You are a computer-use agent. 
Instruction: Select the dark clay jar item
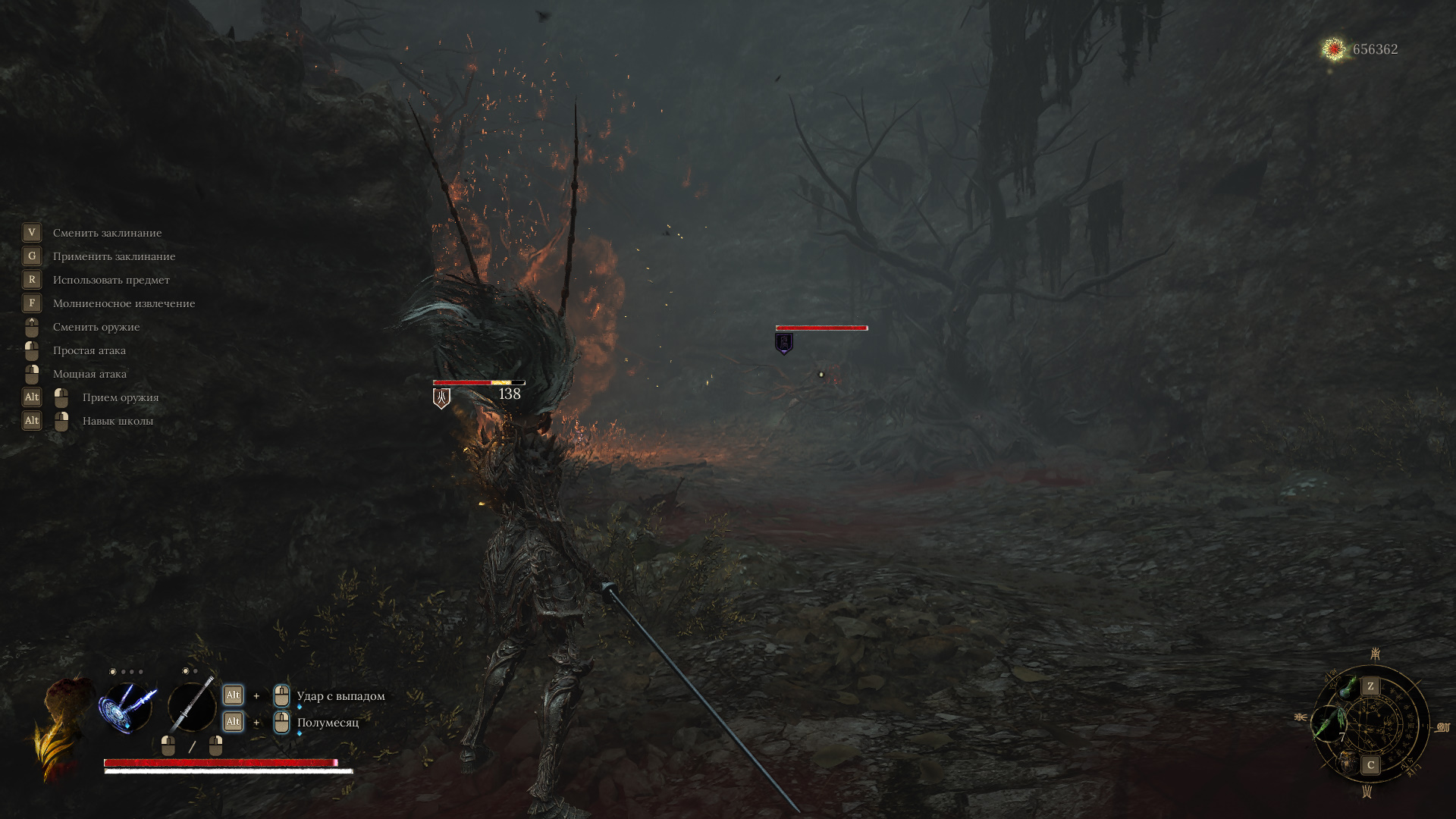(x=1349, y=762)
